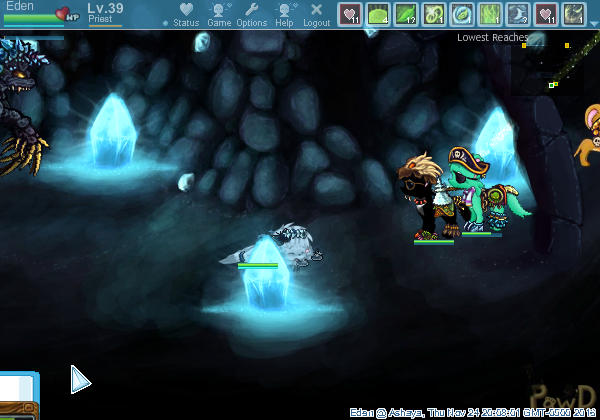Open the Game menu
The height and width of the screenshot is (420, 600).
coord(219,14)
